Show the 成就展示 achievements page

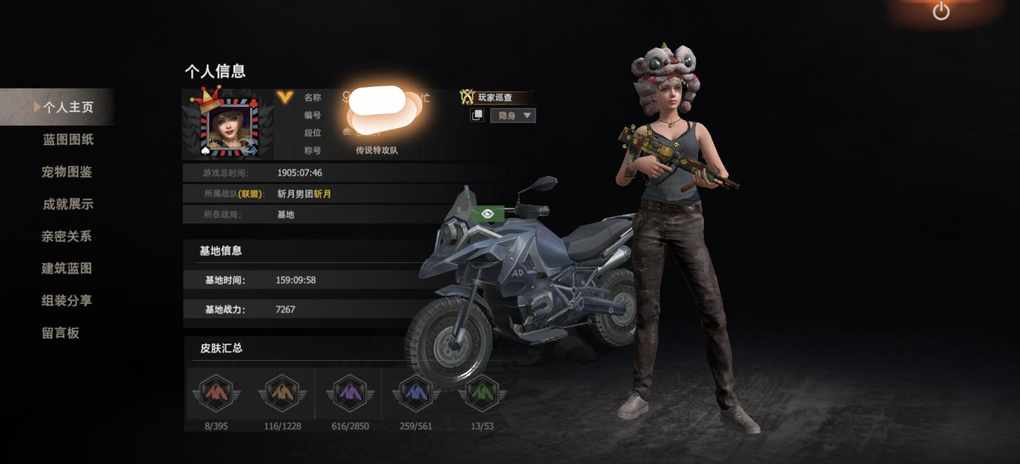click(x=67, y=204)
